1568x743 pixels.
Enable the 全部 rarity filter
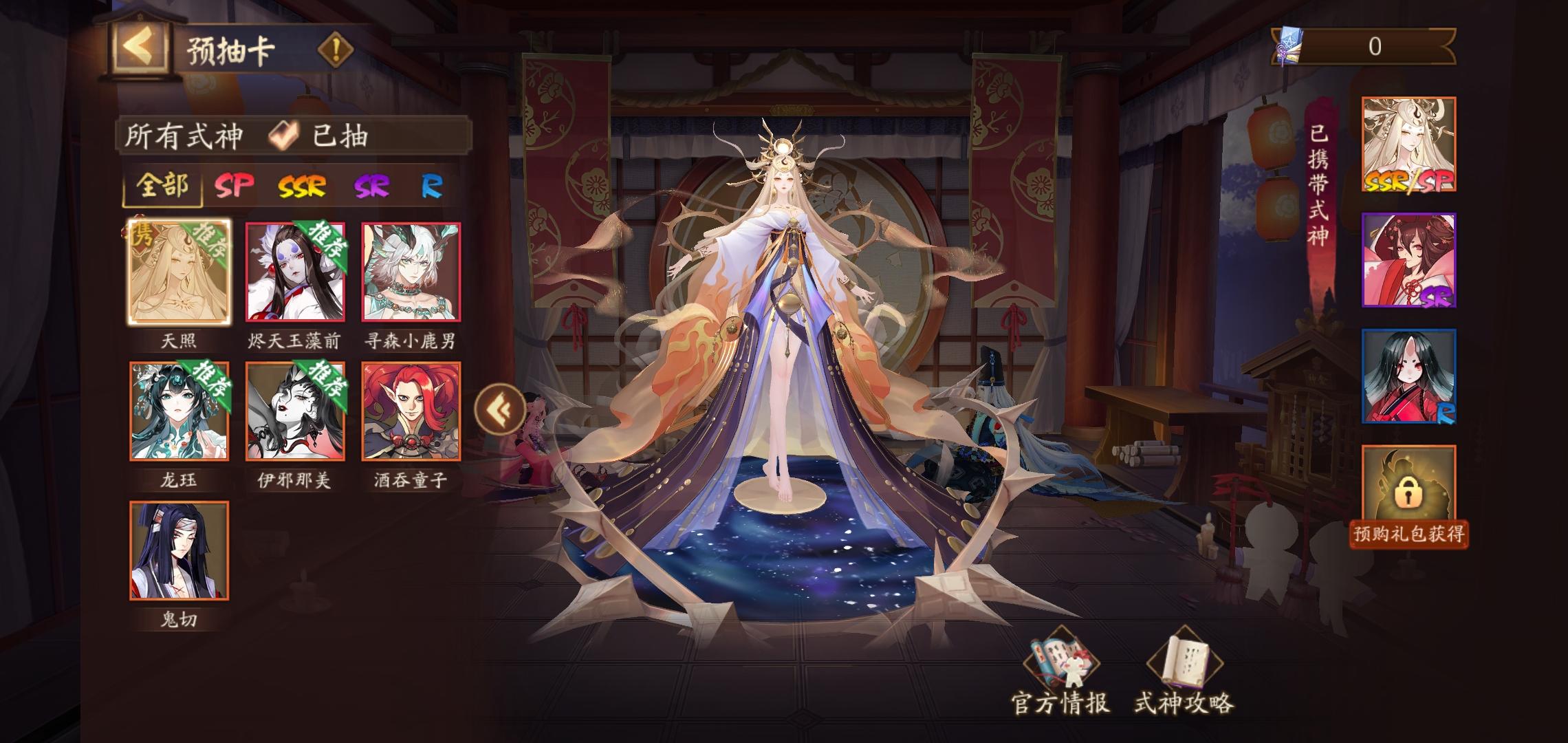163,186
